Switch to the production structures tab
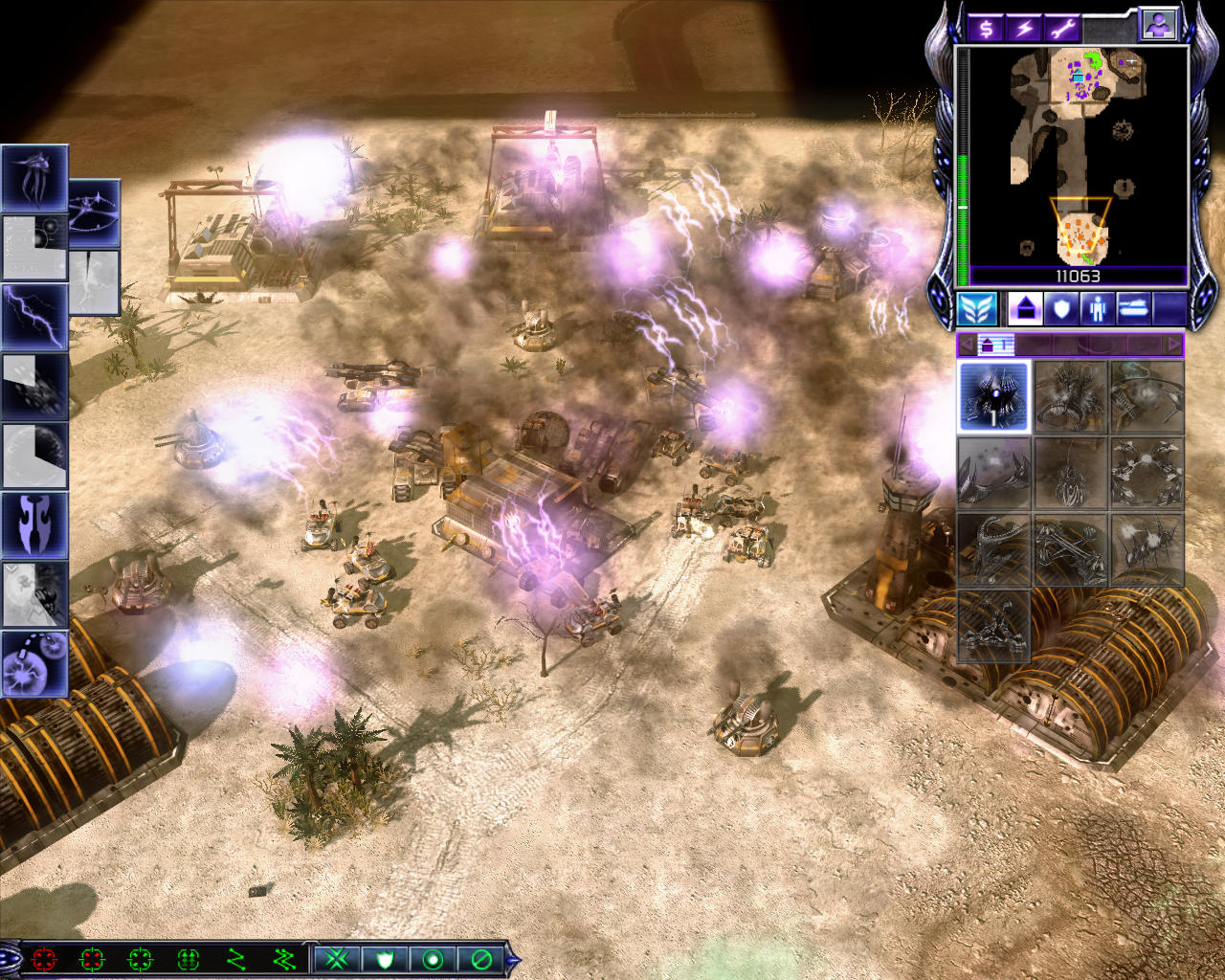The image size is (1225, 980). click(1024, 309)
